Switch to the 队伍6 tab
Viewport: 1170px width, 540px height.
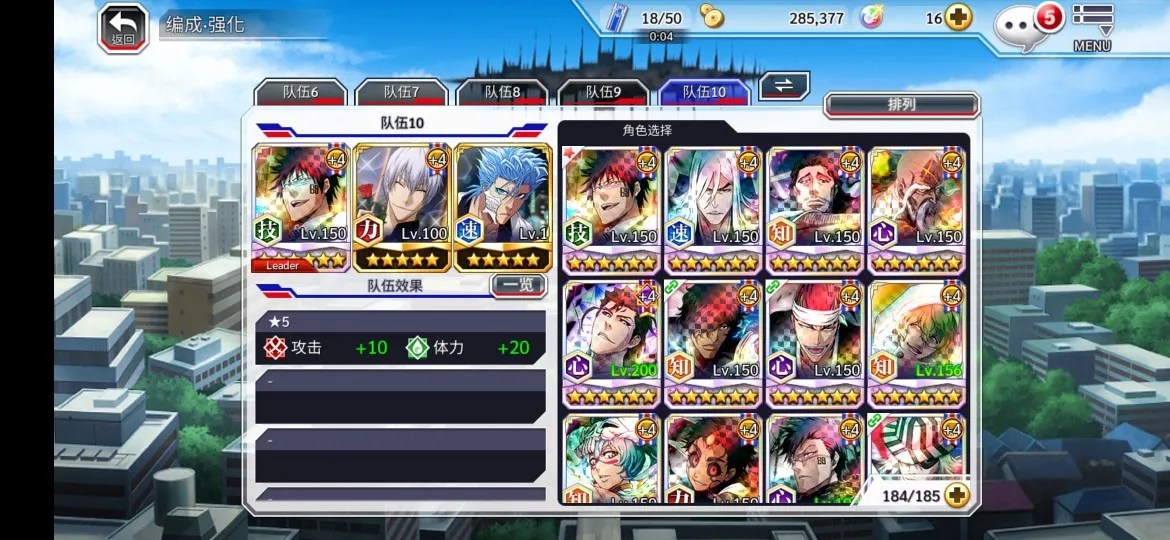(300, 92)
